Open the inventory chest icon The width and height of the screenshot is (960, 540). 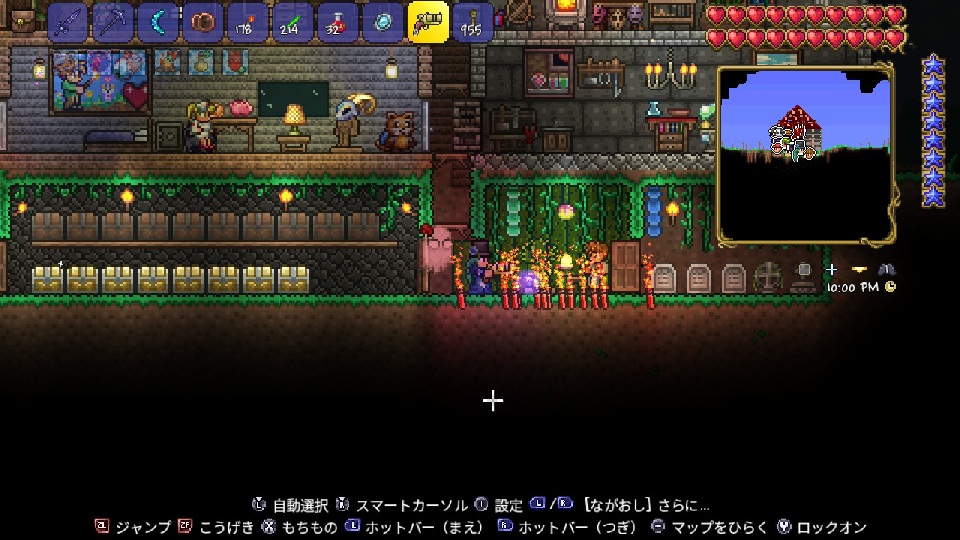click(x=22, y=20)
